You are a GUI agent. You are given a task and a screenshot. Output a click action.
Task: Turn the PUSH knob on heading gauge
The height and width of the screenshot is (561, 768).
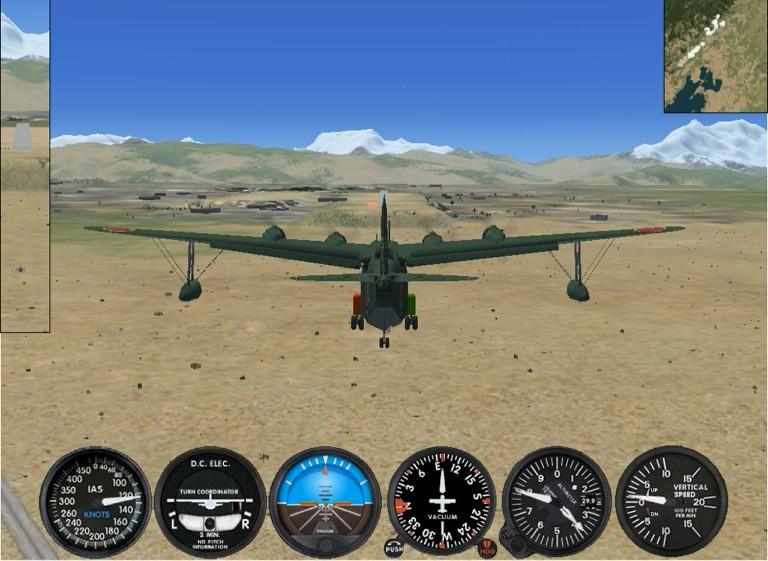(x=393, y=548)
